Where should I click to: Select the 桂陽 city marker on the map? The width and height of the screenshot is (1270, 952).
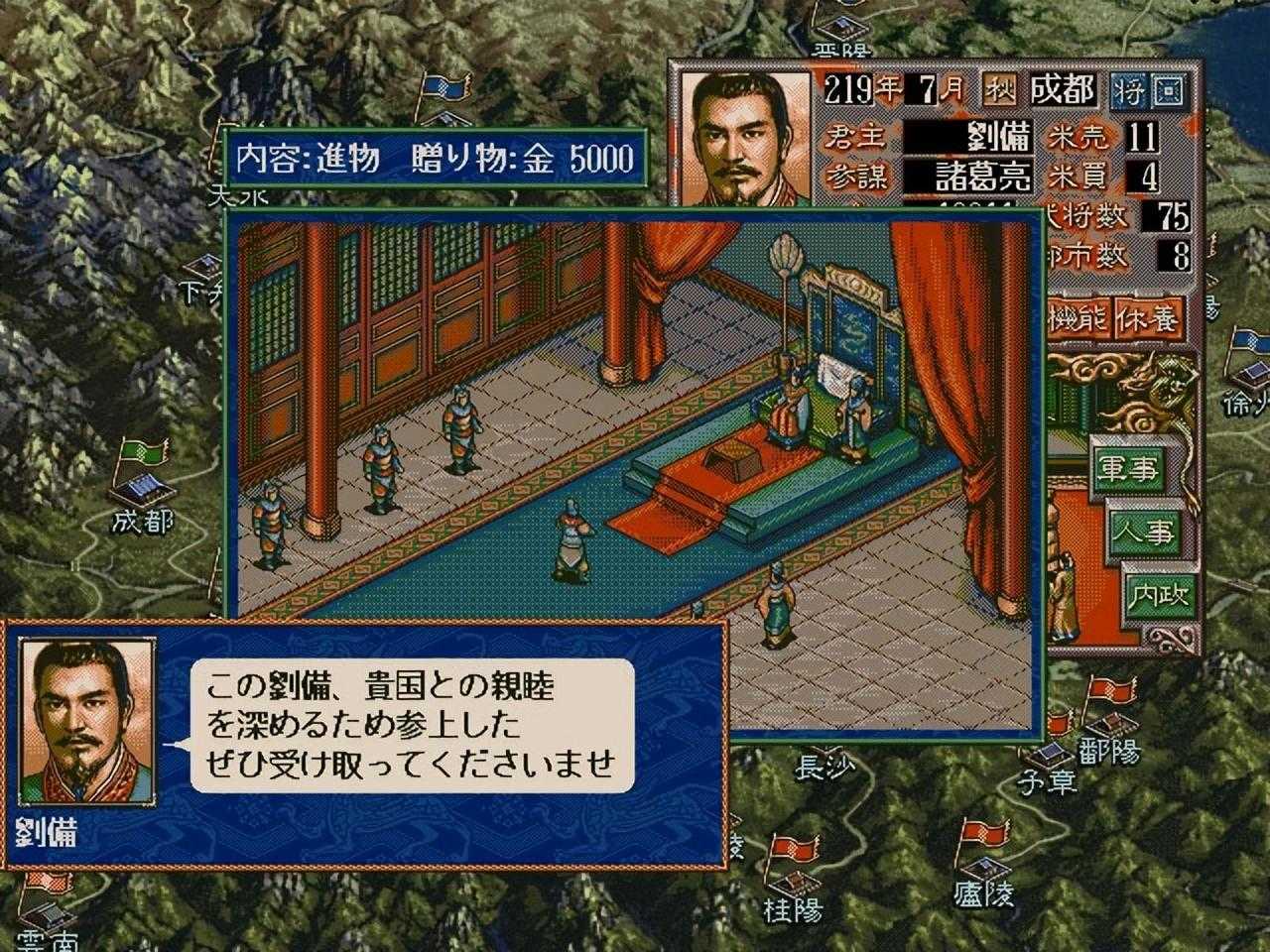791,873
